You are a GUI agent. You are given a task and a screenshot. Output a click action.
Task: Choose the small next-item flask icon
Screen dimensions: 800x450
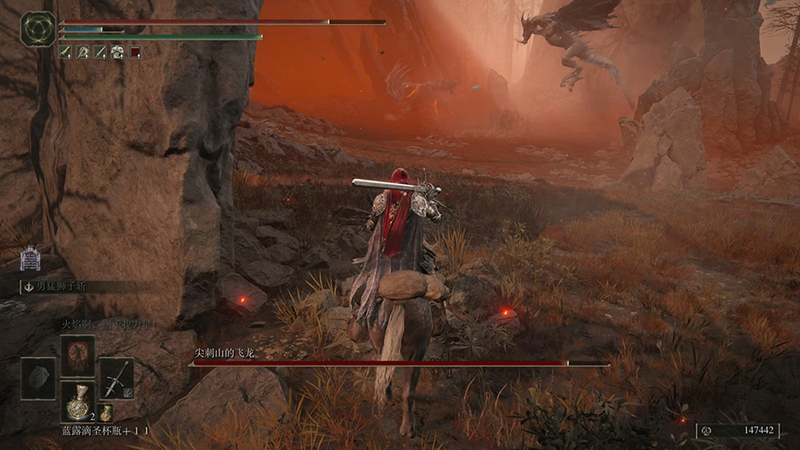tap(104, 413)
